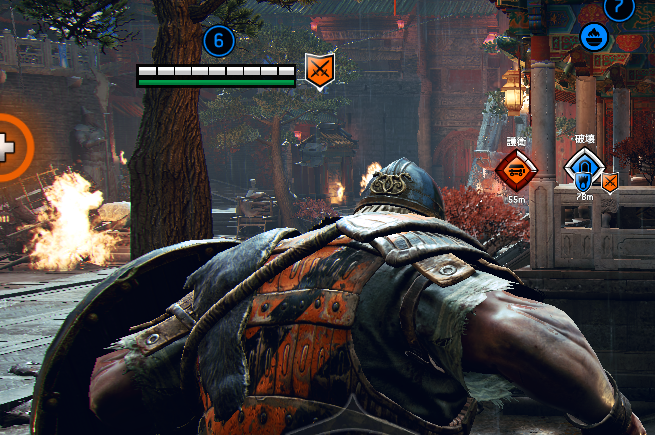Select the orange battering ram objective marker
The height and width of the screenshot is (435, 655).
pos(516,169)
